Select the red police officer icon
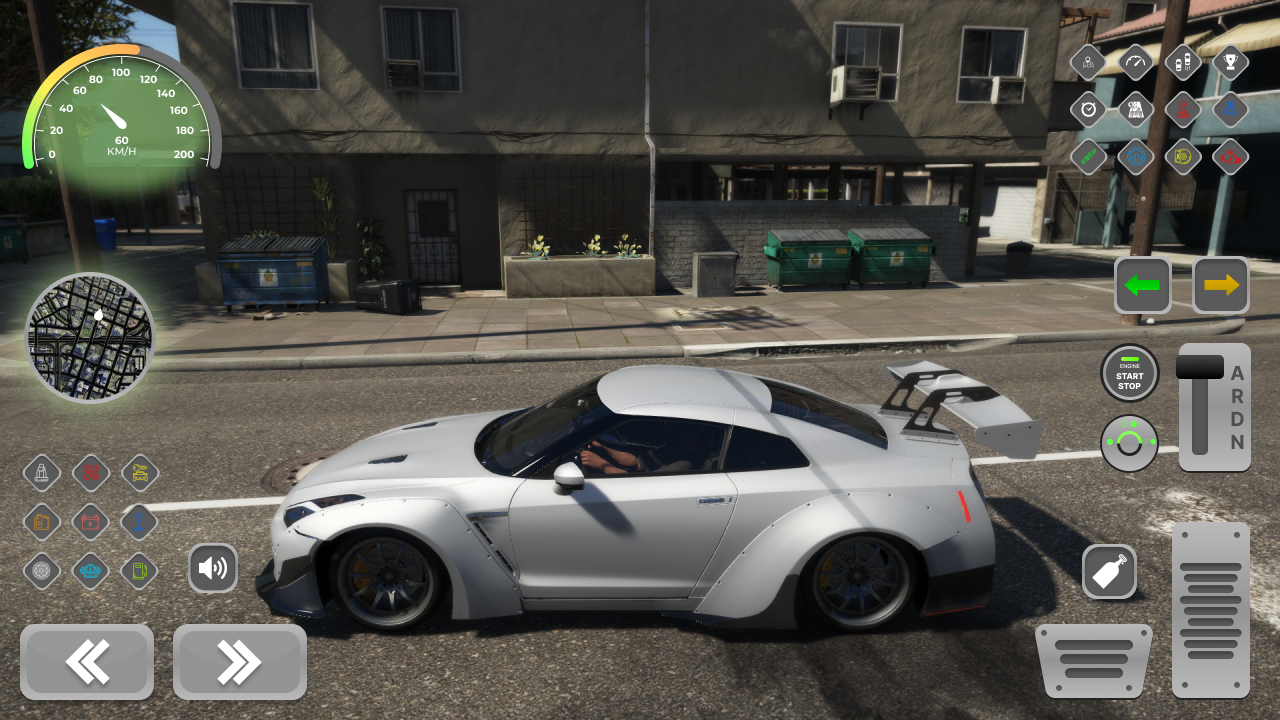1280x720 pixels. click(x=1183, y=109)
